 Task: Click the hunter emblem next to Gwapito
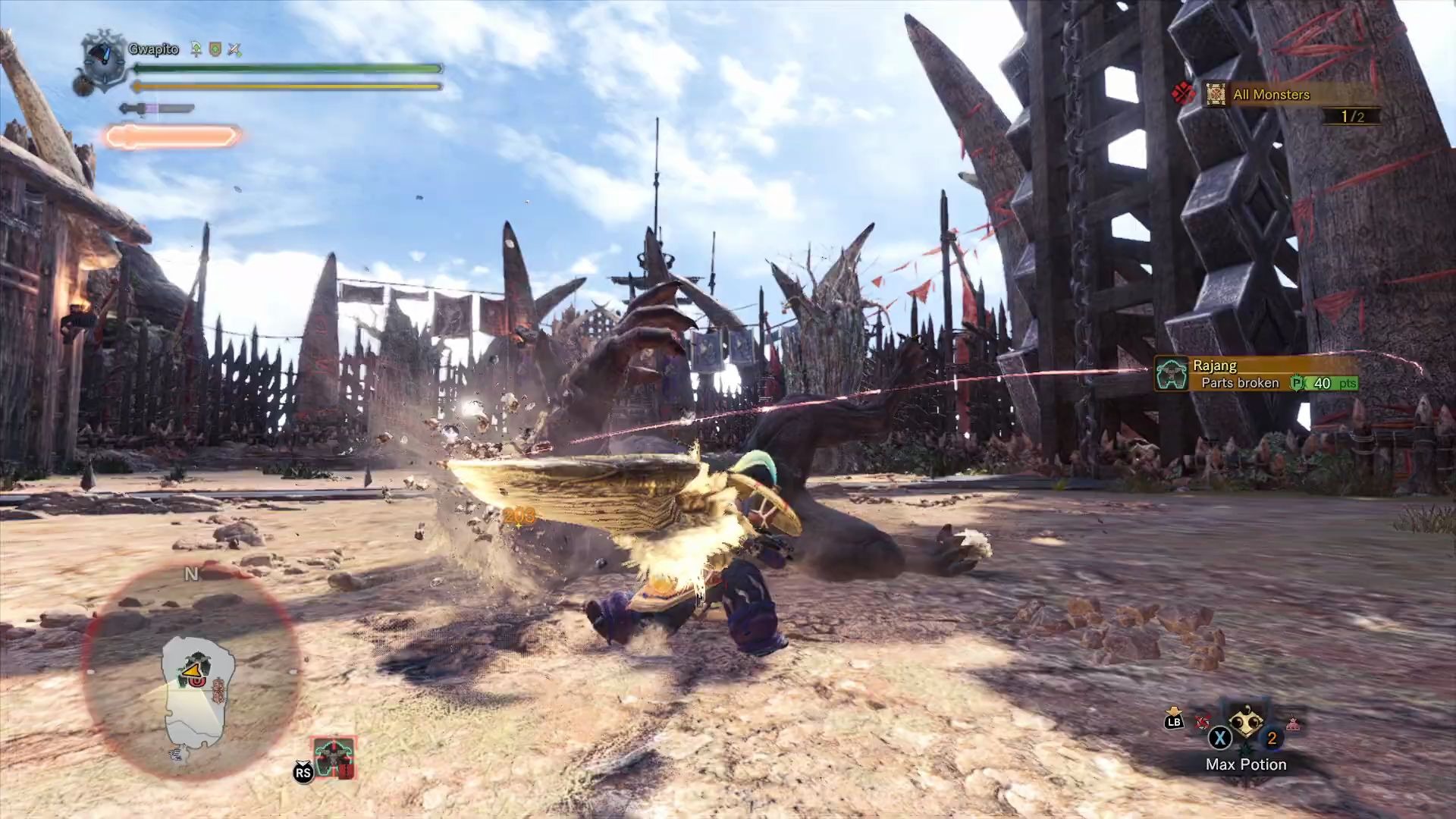tap(103, 59)
